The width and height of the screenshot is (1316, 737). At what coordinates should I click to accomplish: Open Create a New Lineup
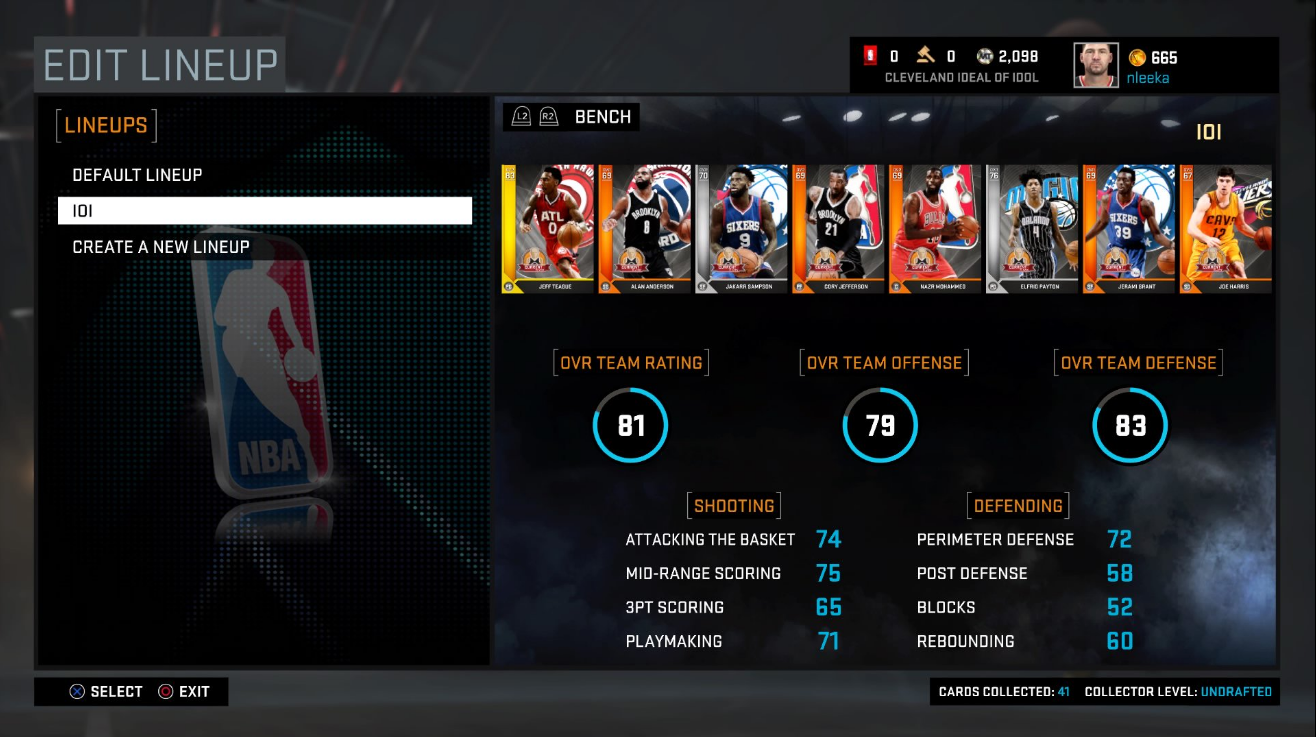pyautogui.click(x=161, y=247)
